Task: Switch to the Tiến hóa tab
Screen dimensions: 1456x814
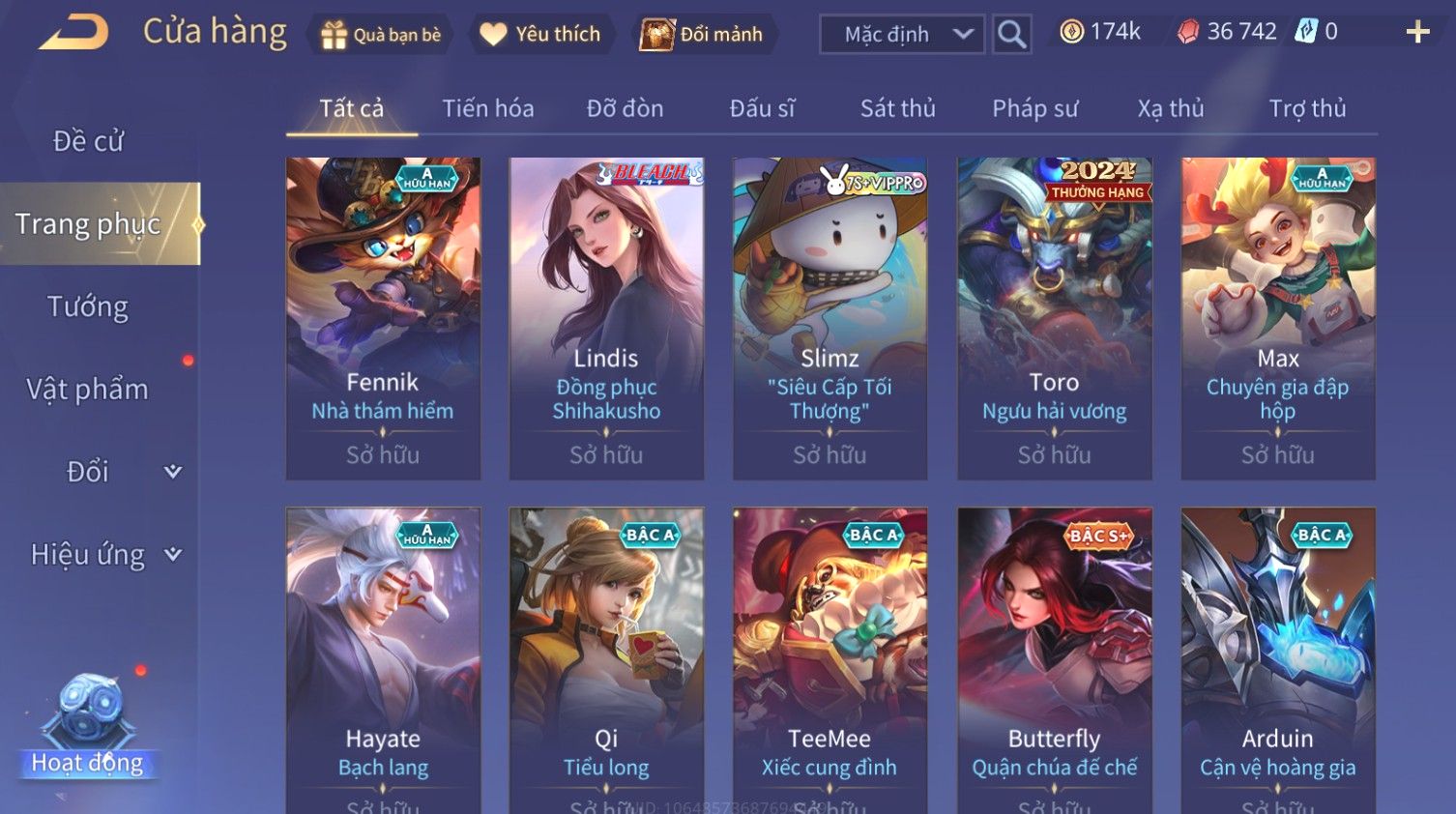Action: 487,108
